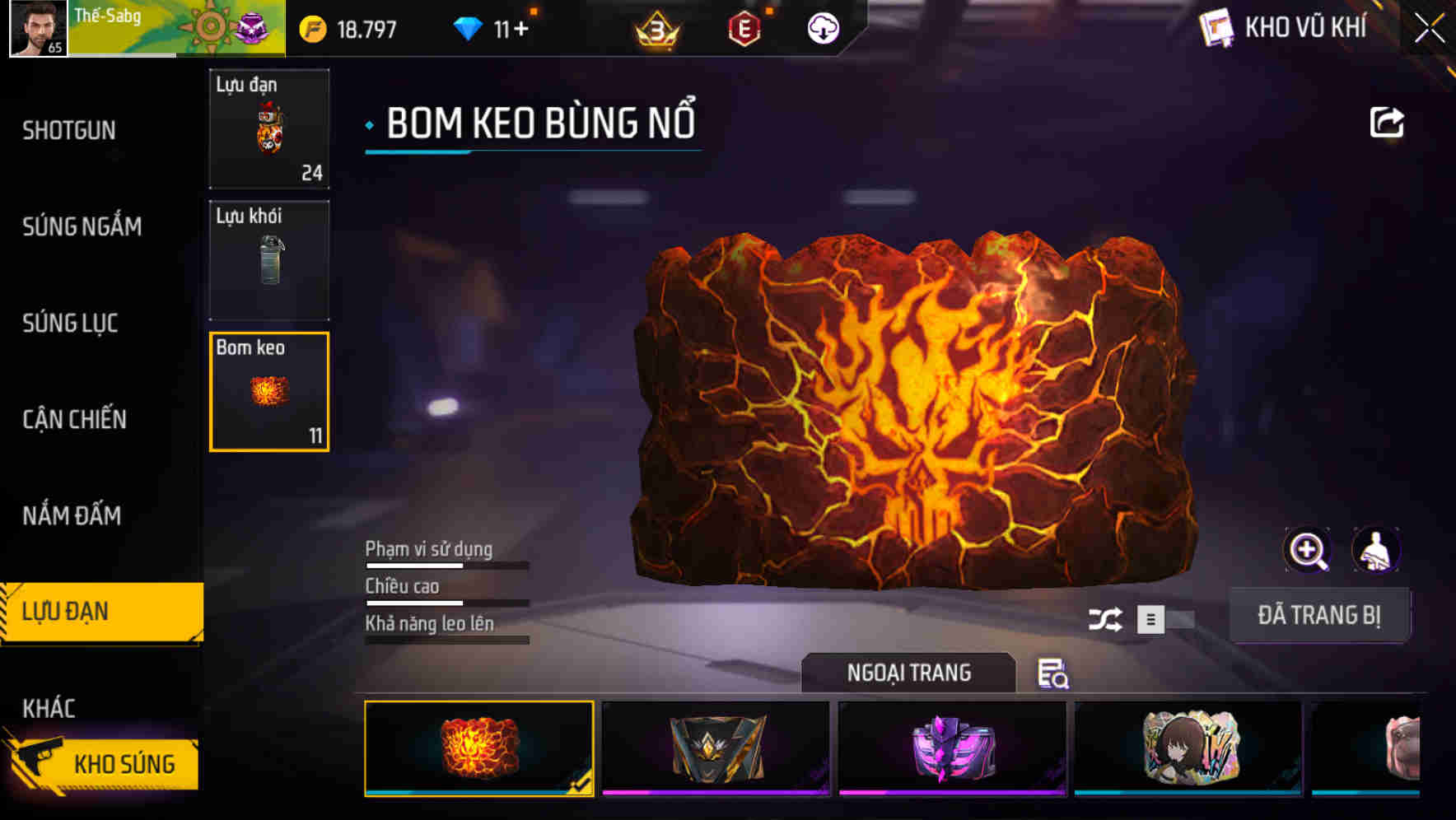Screen dimensions: 1456x820
Task: Click the share icon next to BOM KEO BÙNG NỔ
Action: [1388, 120]
